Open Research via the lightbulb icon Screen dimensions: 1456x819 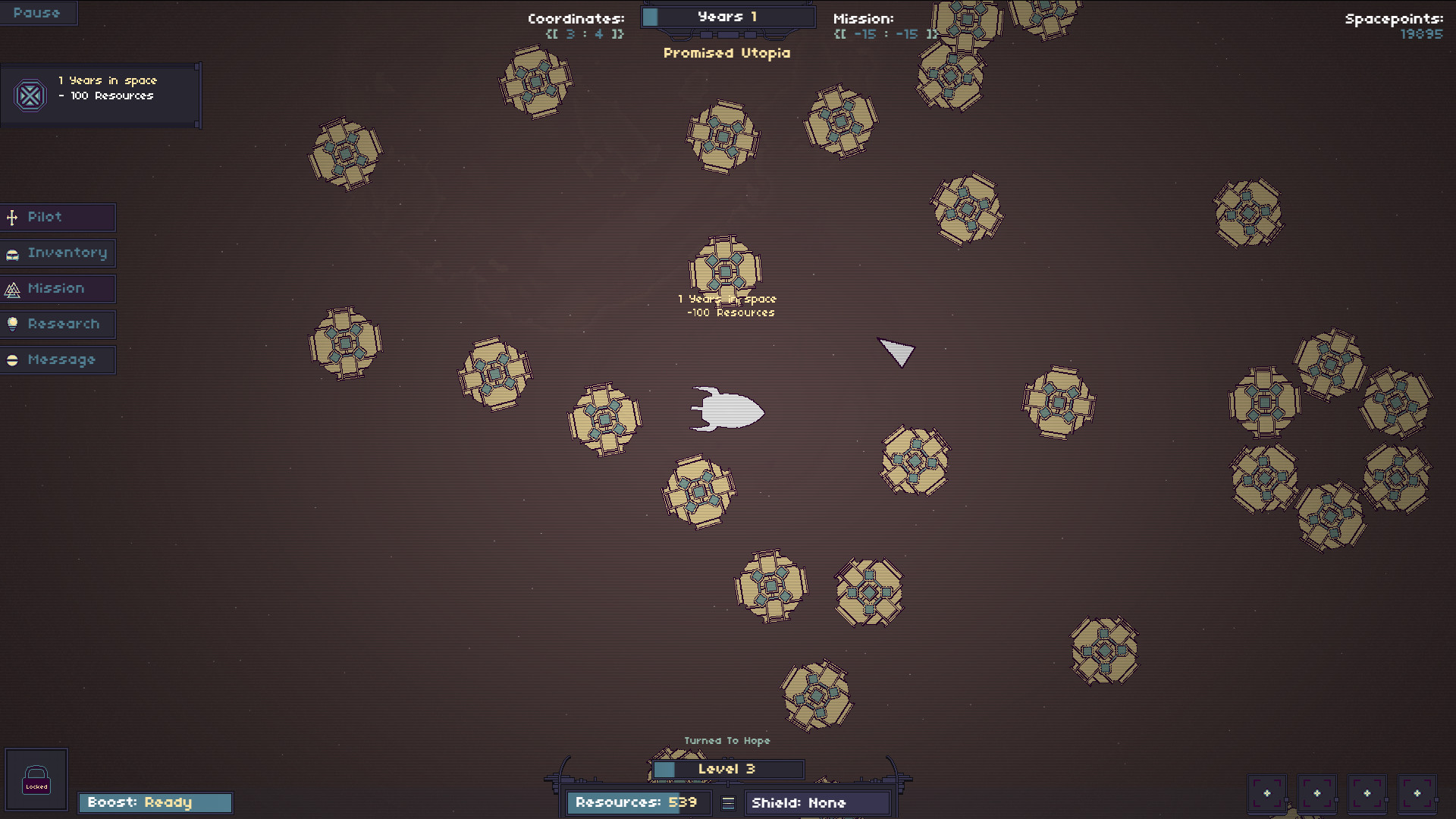11,324
